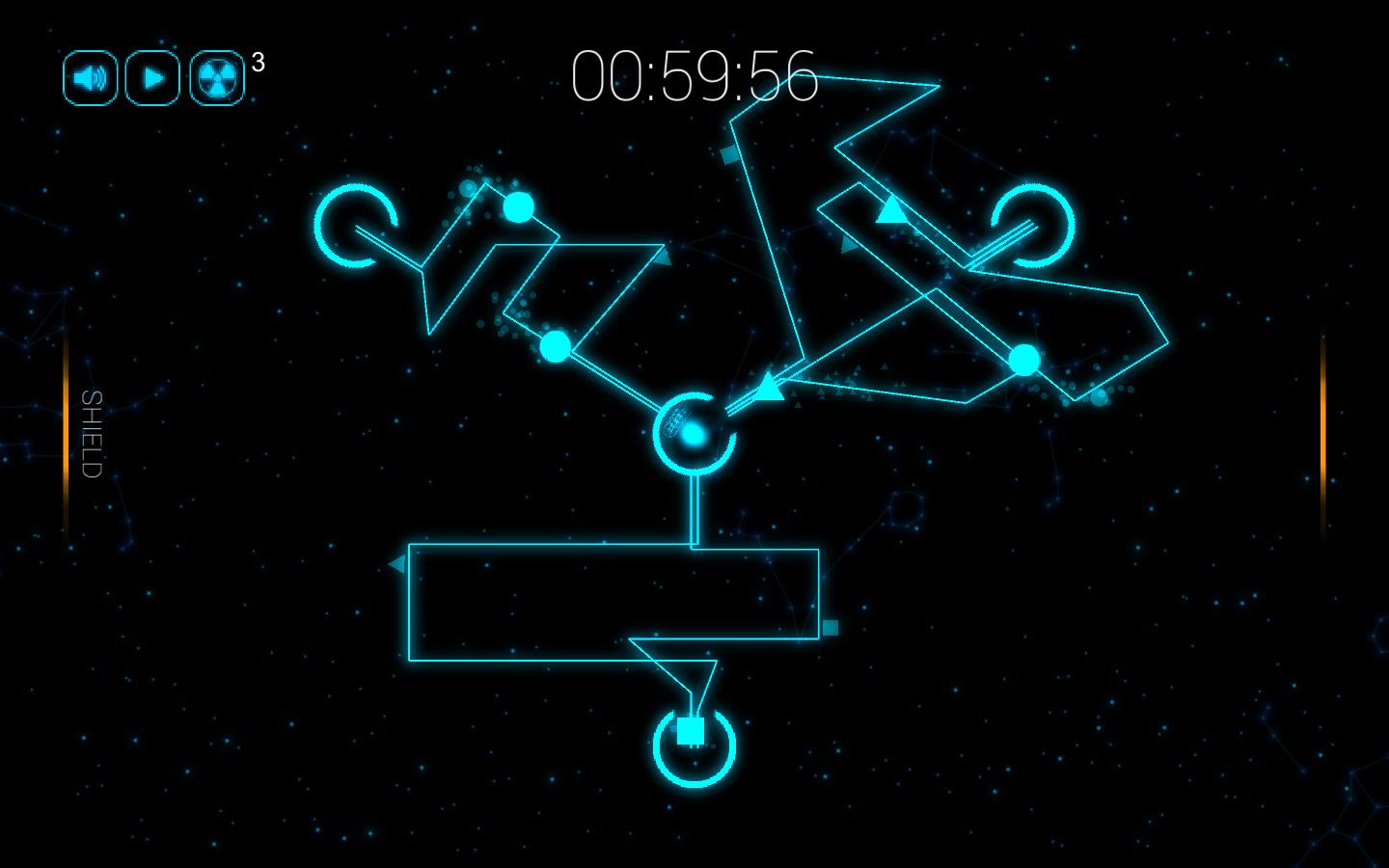Select the bright circle node above the zigzag path
This screenshot has height=868, width=1389.
[518, 205]
